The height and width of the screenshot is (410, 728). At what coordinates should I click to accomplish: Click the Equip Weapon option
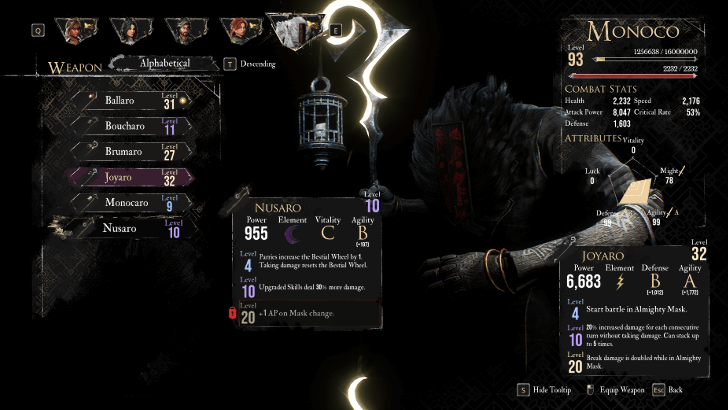pos(621,390)
